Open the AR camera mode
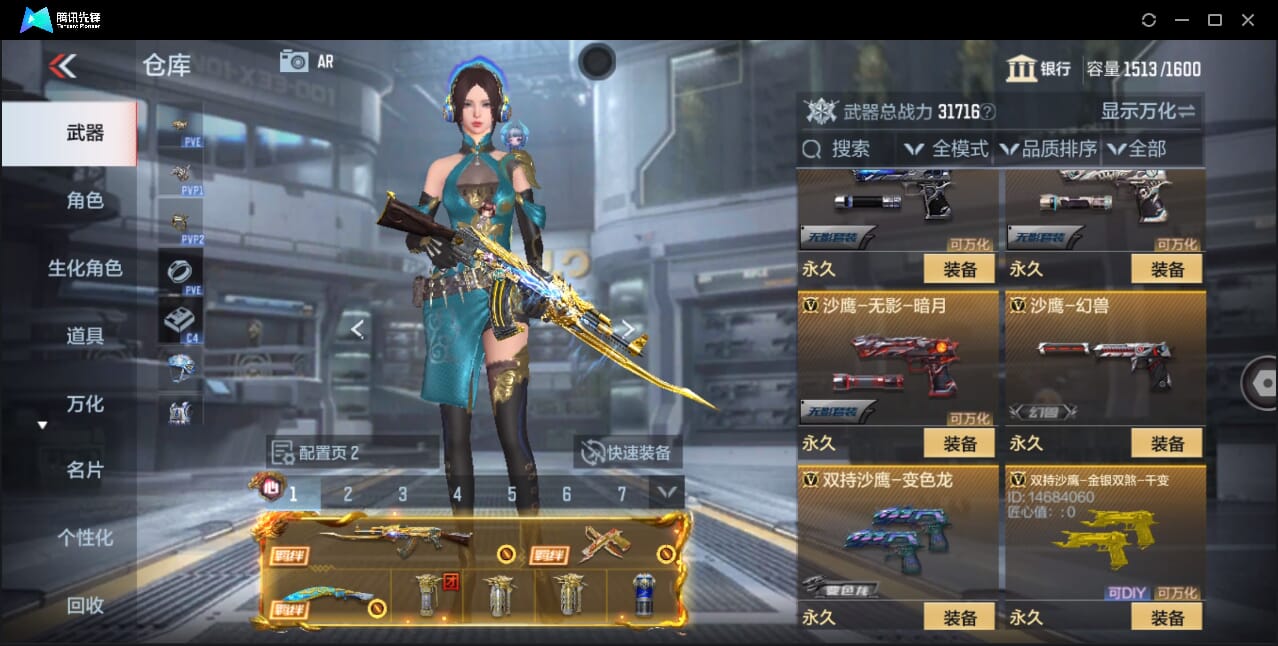The width and height of the screenshot is (1278, 646). point(306,61)
